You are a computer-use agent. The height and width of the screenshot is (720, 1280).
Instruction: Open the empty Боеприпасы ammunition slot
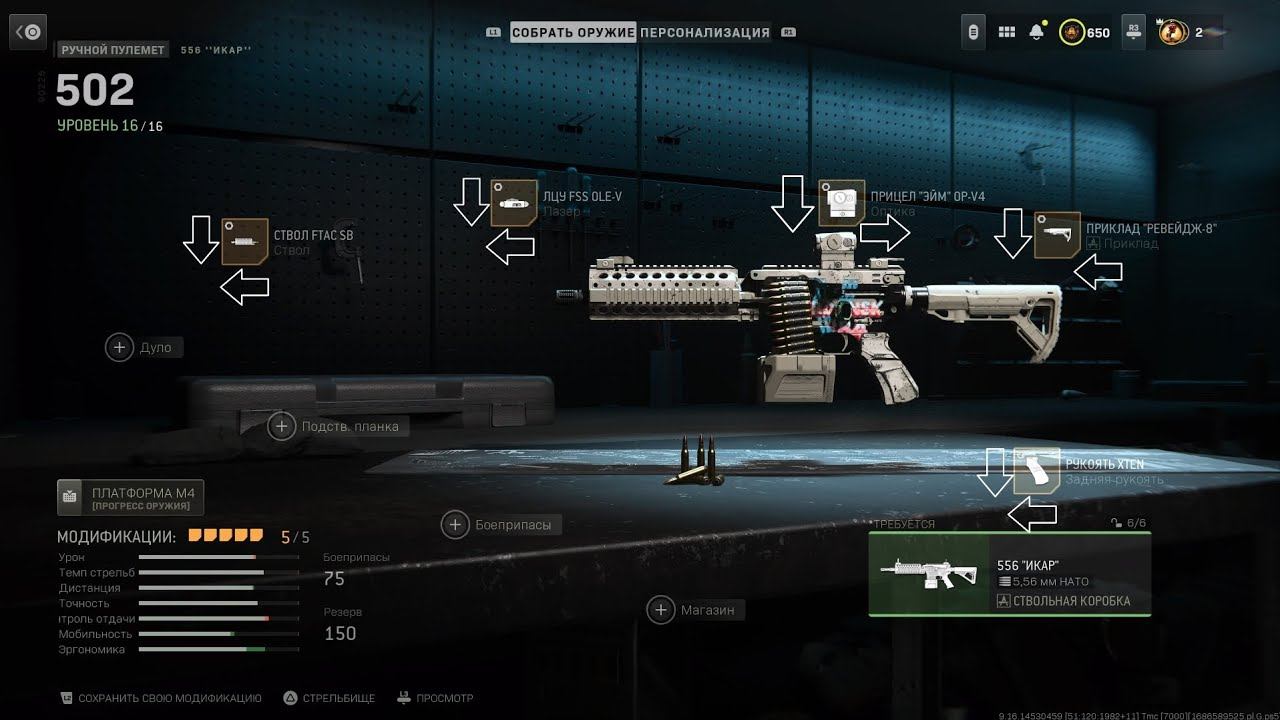click(x=455, y=524)
